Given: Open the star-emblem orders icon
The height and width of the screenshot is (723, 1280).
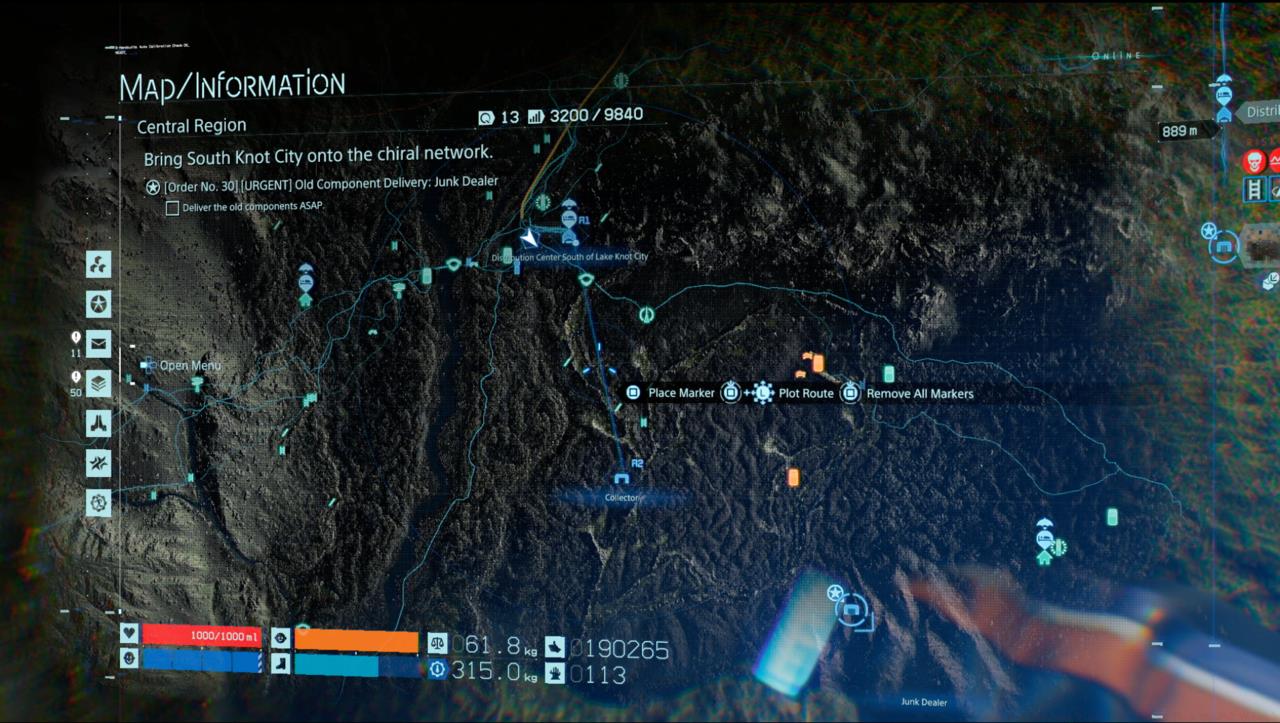Looking at the screenshot, I should [x=98, y=304].
